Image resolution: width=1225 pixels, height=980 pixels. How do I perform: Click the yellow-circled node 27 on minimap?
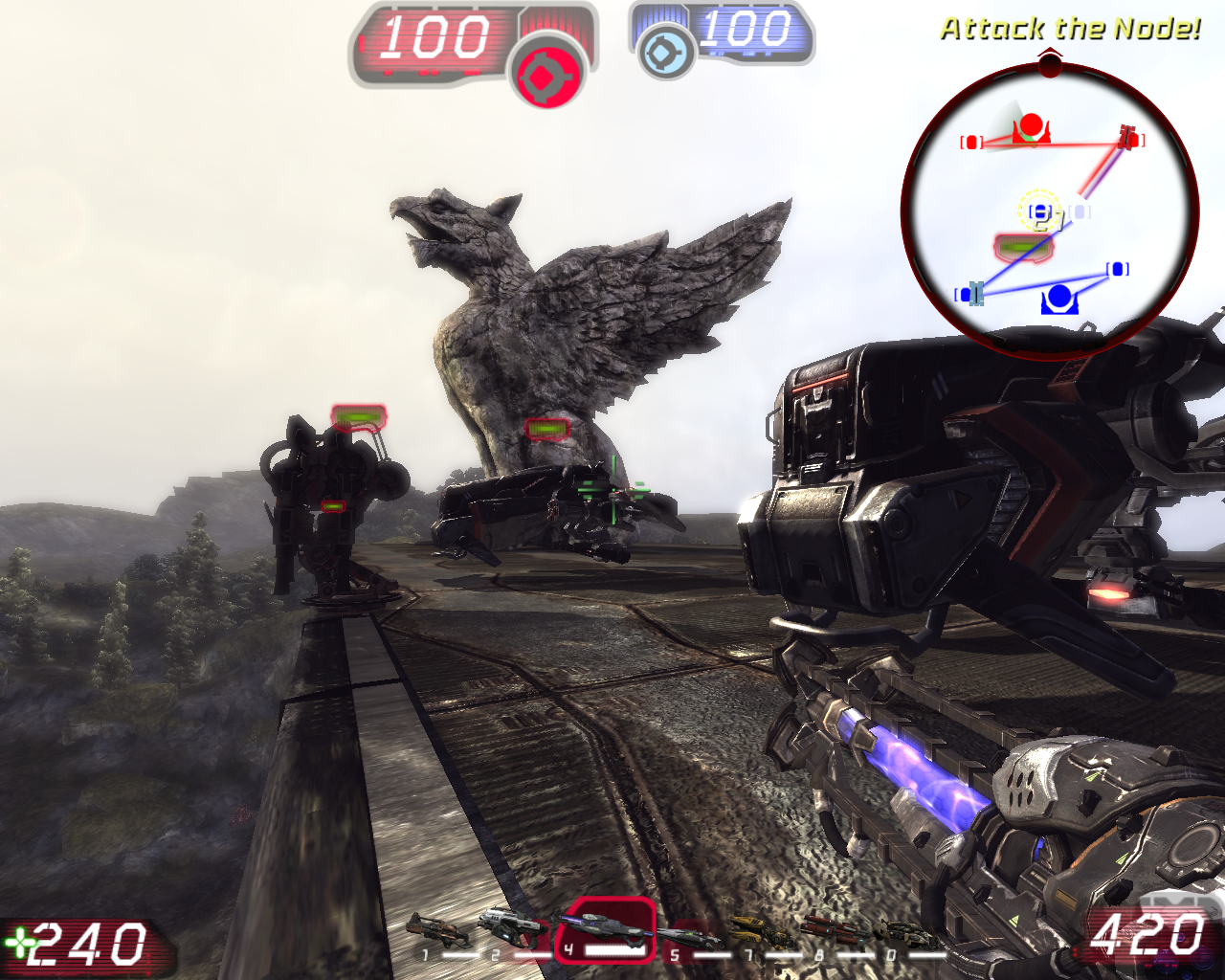click(1040, 211)
